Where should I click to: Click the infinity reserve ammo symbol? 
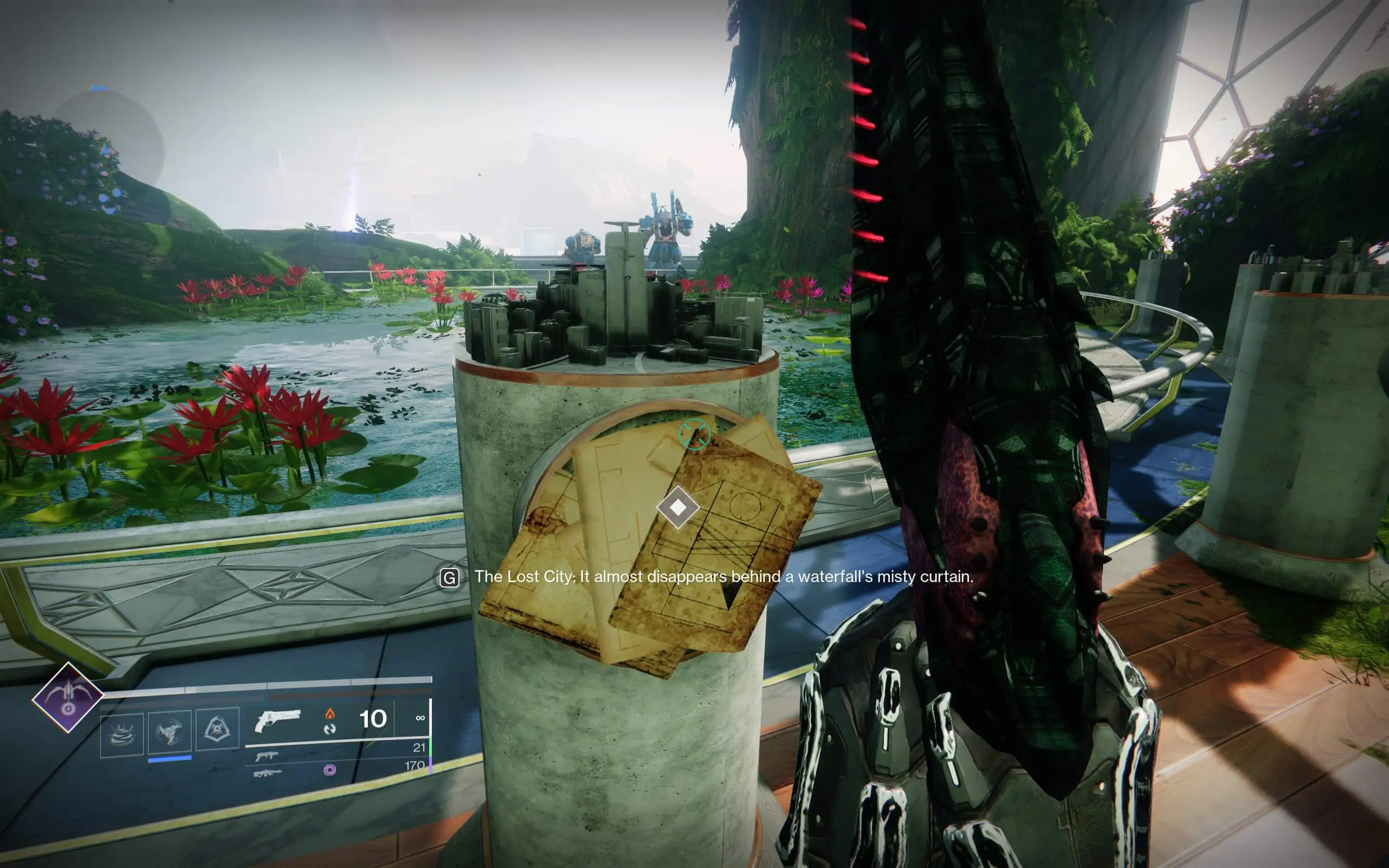click(x=420, y=718)
